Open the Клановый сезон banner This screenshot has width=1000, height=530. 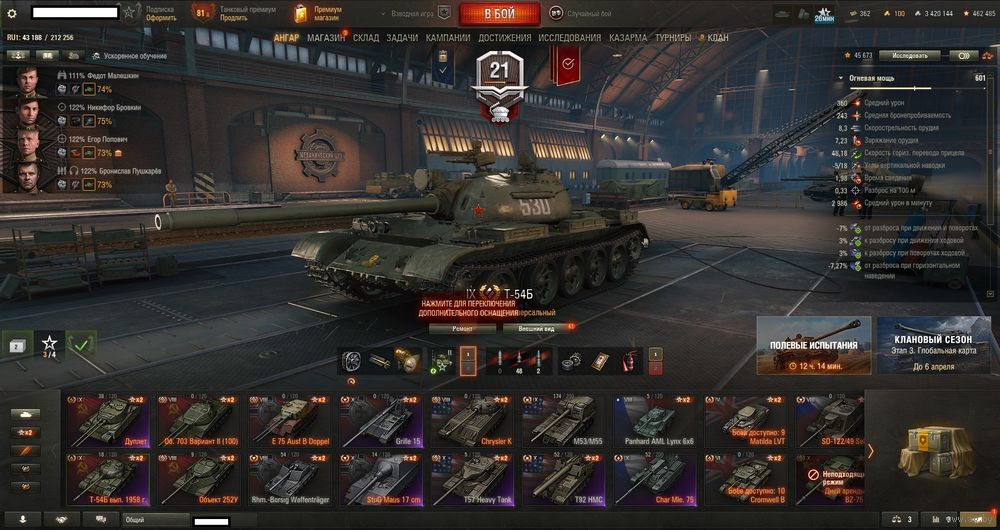click(926, 344)
